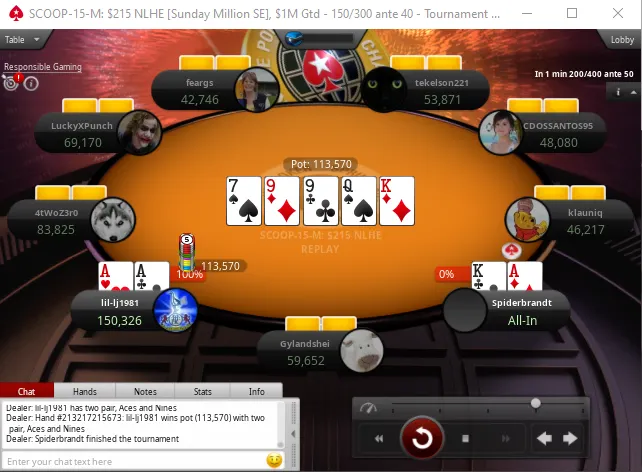Viewport: 642px width, 472px height.
Task: Open the emoji smiley picker
Action: (x=273, y=461)
